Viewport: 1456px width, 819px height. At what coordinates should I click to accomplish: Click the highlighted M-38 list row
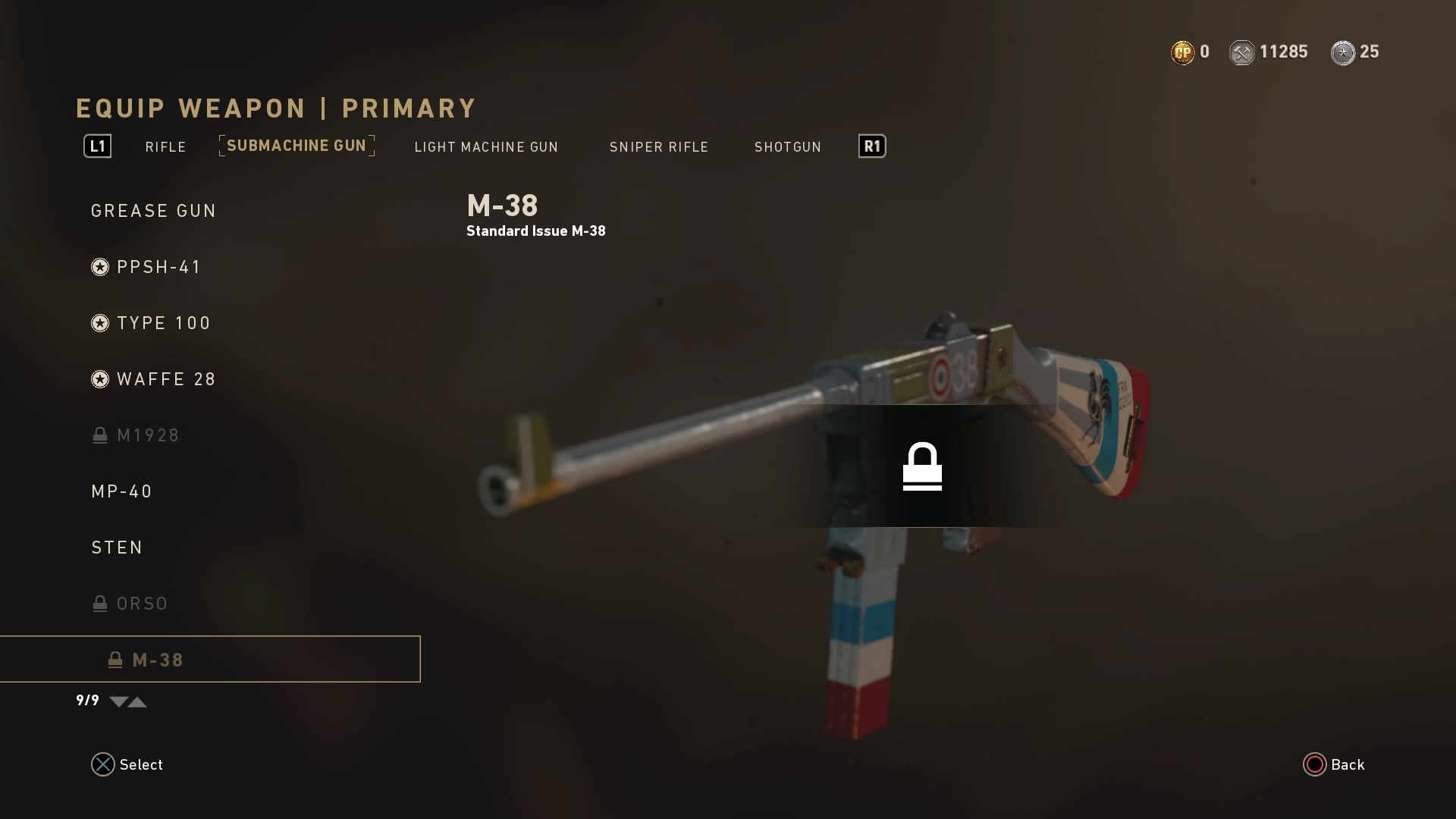coord(210,660)
